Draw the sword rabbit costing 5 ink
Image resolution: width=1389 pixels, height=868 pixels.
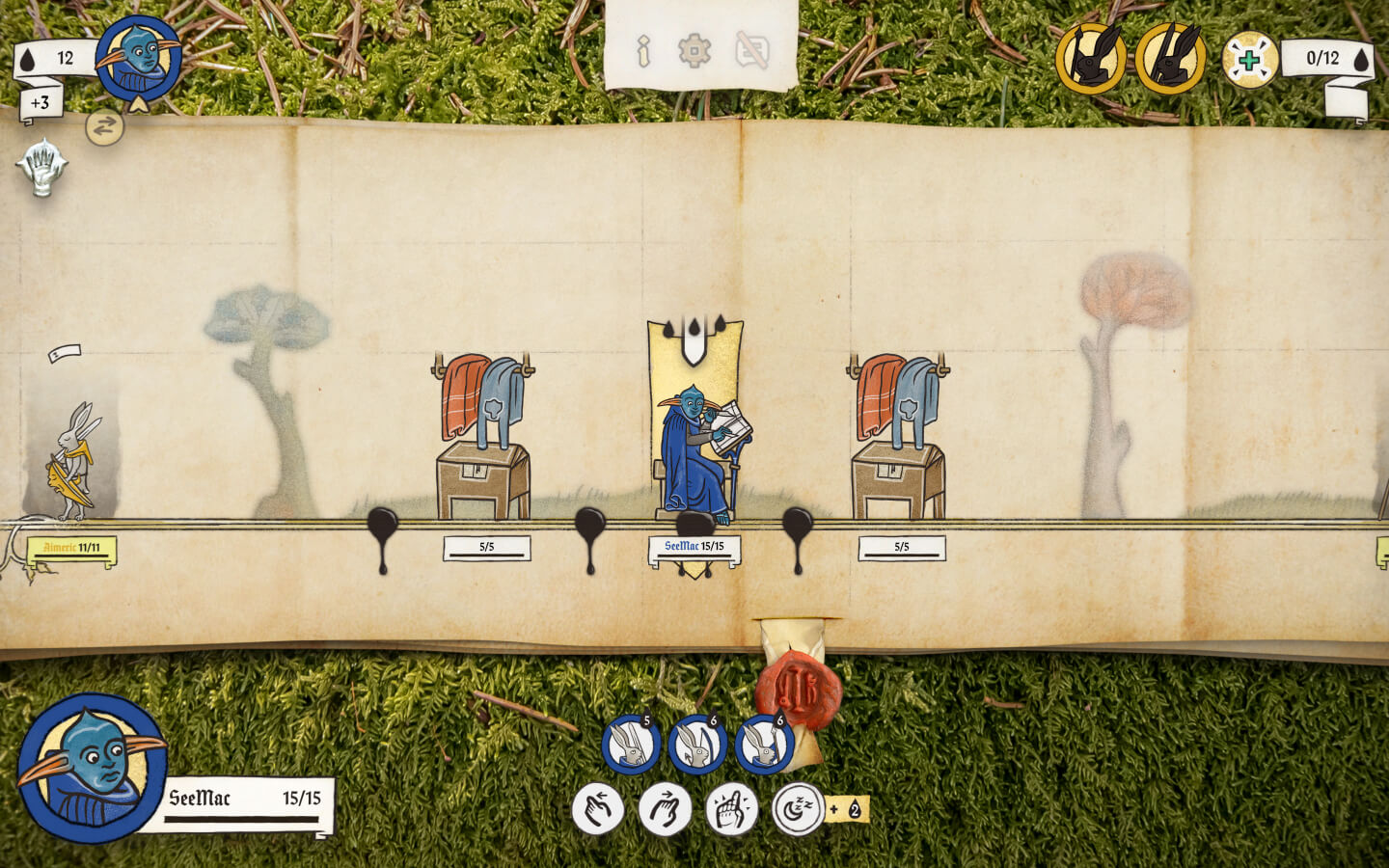pyautogui.click(x=631, y=745)
